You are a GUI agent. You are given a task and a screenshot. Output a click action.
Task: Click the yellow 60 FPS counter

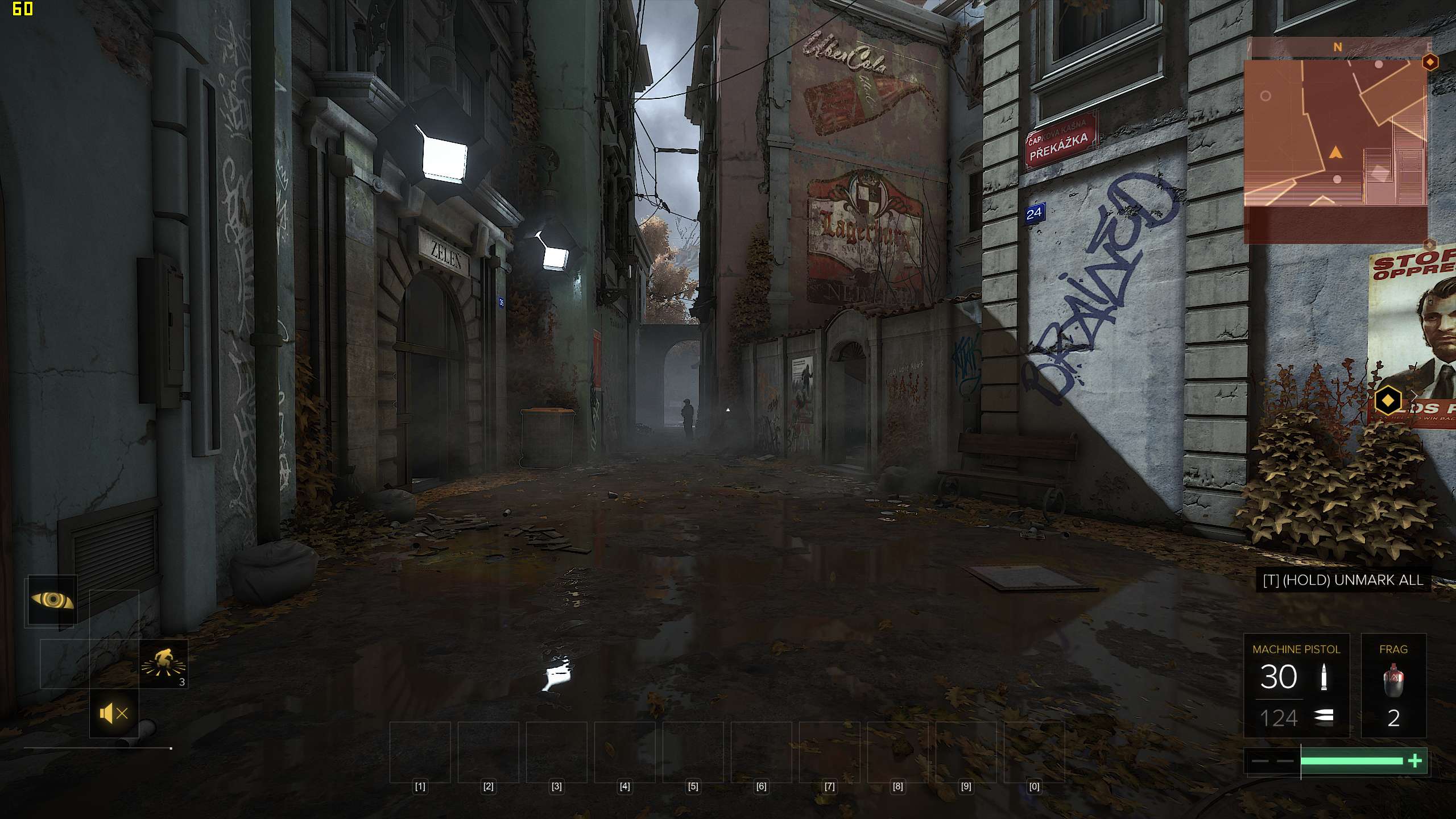[22, 10]
